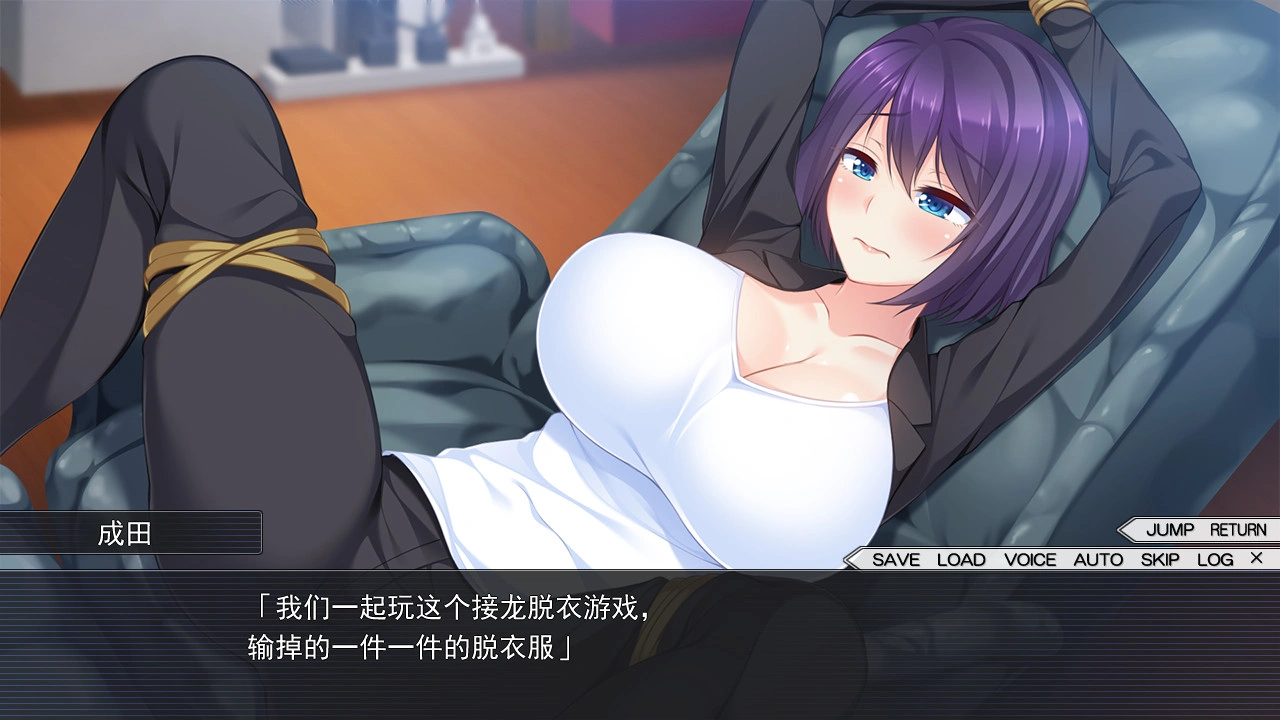
Task: Open the SAVE menu
Action: coord(895,560)
